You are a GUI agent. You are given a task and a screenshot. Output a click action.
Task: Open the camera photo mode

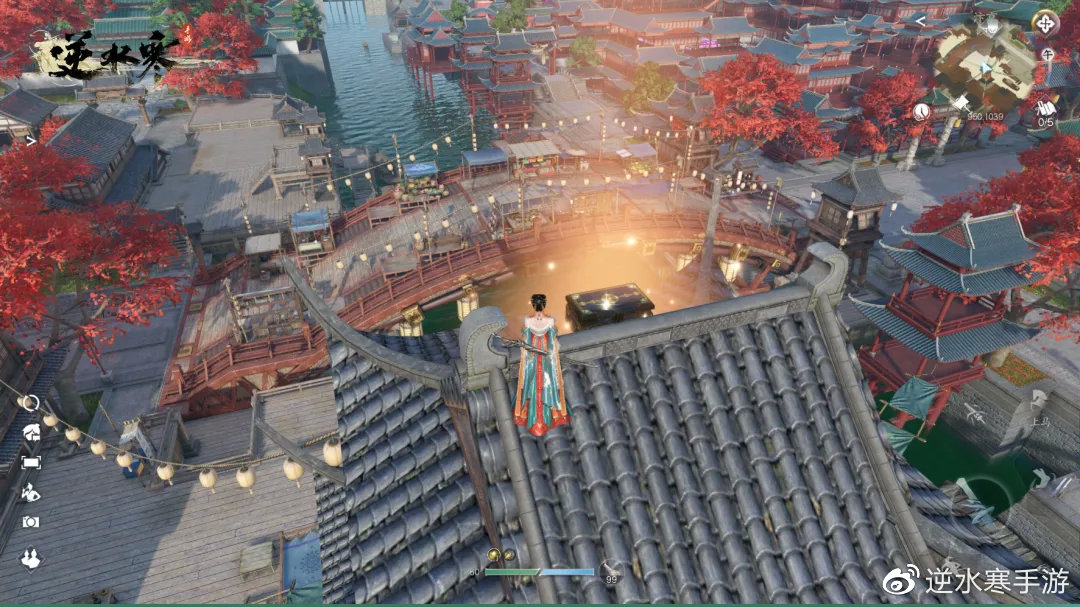(30, 522)
